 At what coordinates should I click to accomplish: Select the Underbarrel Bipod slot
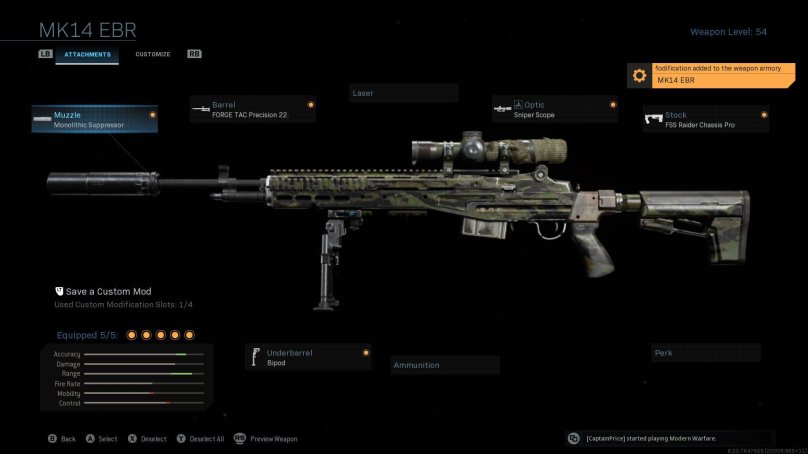[309, 357]
